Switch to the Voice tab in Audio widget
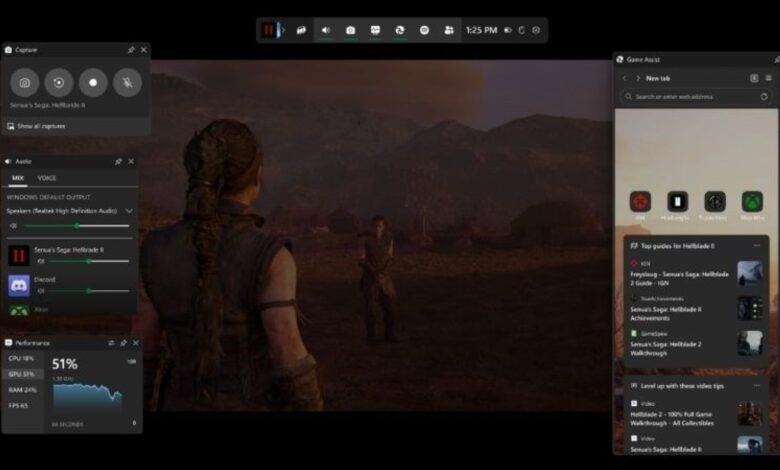The width and height of the screenshot is (780, 470). point(47,178)
